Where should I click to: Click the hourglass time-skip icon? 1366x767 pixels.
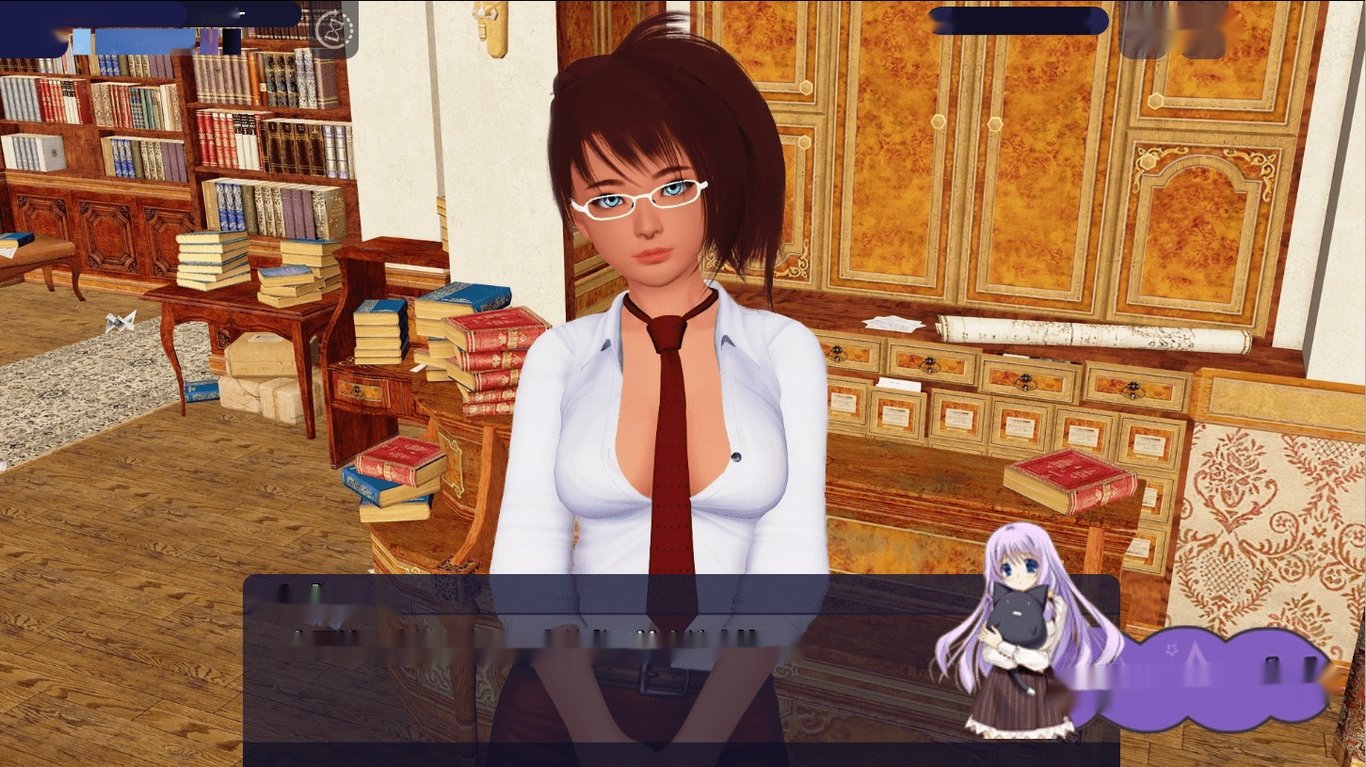[x=333, y=28]
